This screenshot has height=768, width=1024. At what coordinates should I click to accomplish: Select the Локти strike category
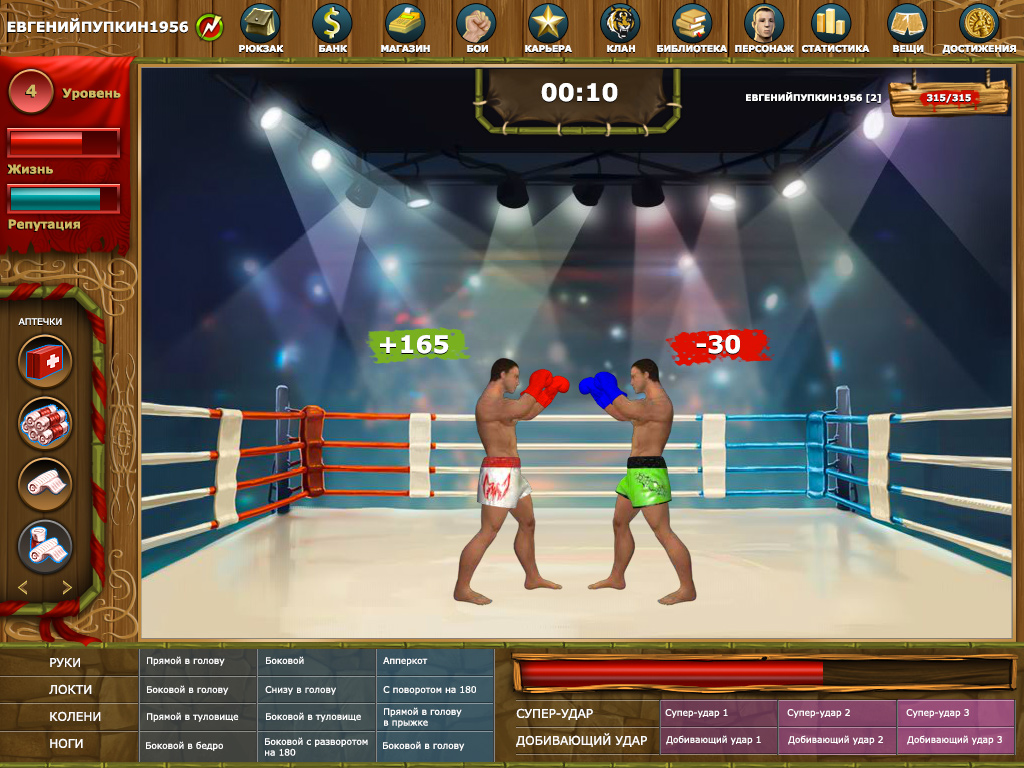[x=70, y=690]
